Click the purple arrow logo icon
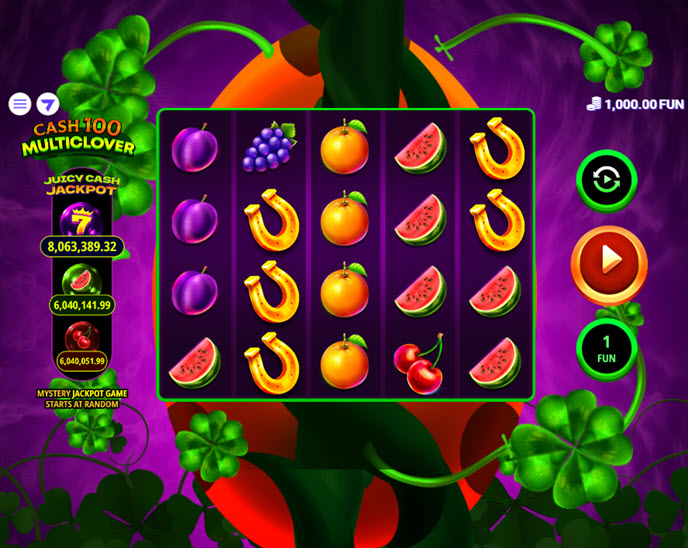This screenshot has width=688, height=548. point(48,104)
